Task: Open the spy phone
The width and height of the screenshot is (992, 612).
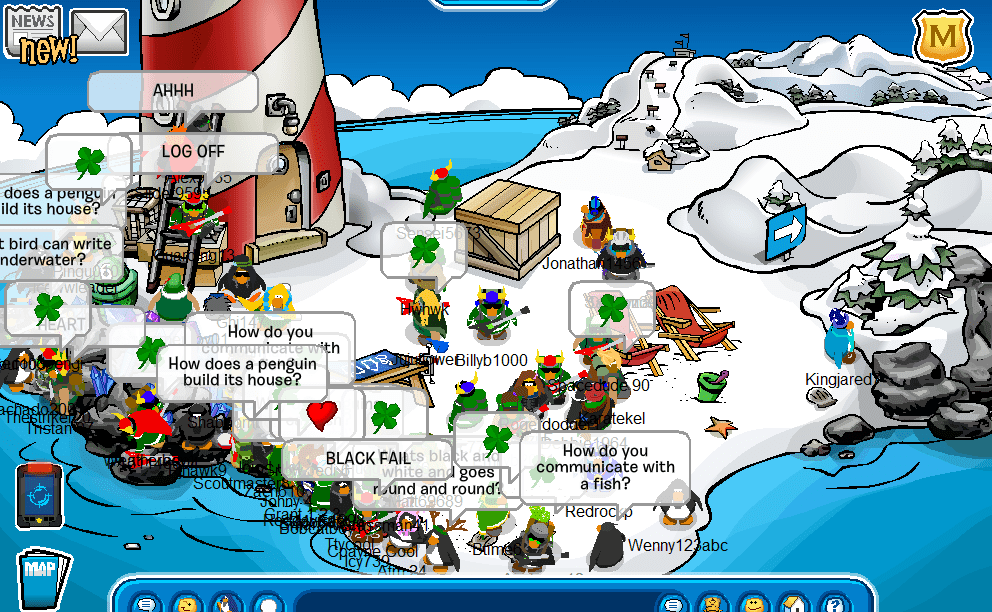Action: point(39,495)
